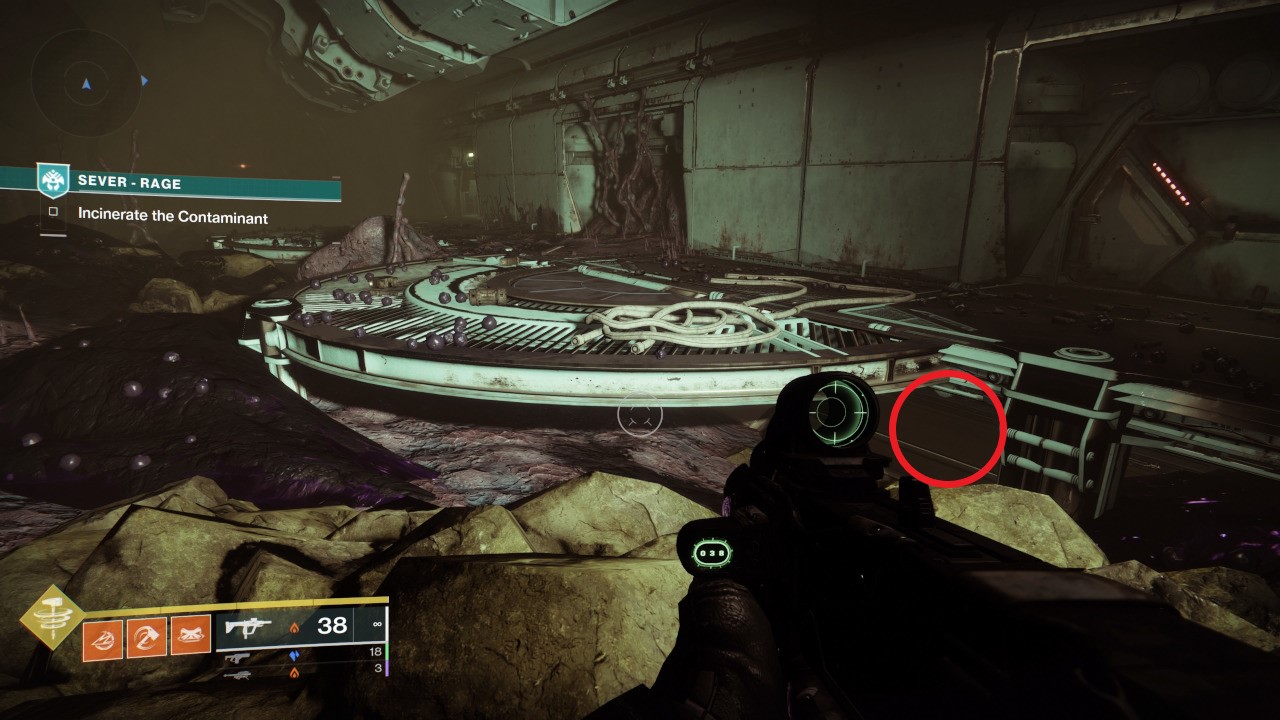Choose the heavy weapon at the bottom
Image resolution: width=1280 pixels, height=720 pixels.
click(x=237, y=675)
